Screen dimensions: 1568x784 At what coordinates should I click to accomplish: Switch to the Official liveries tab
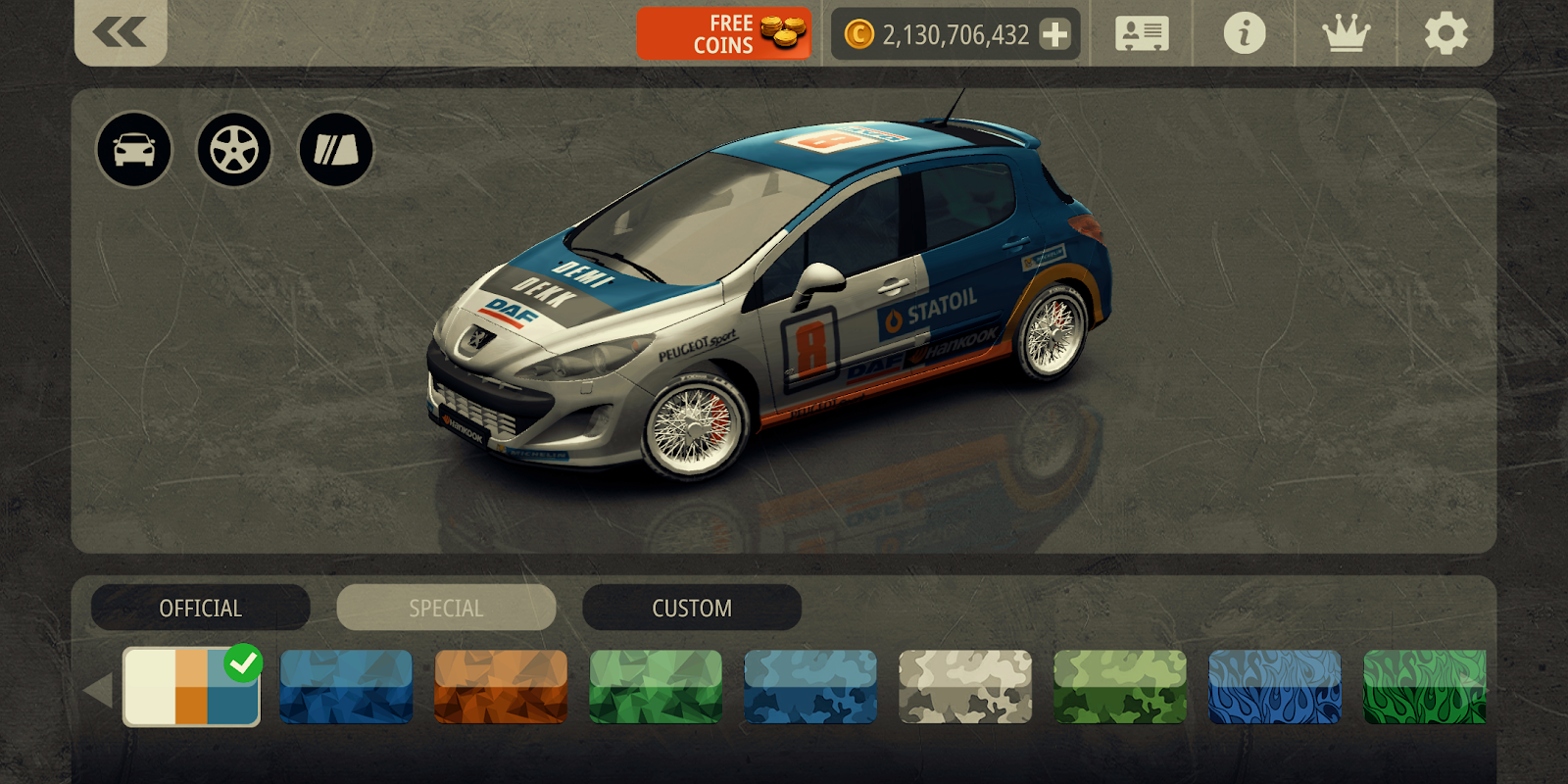(x=201, y=608)
